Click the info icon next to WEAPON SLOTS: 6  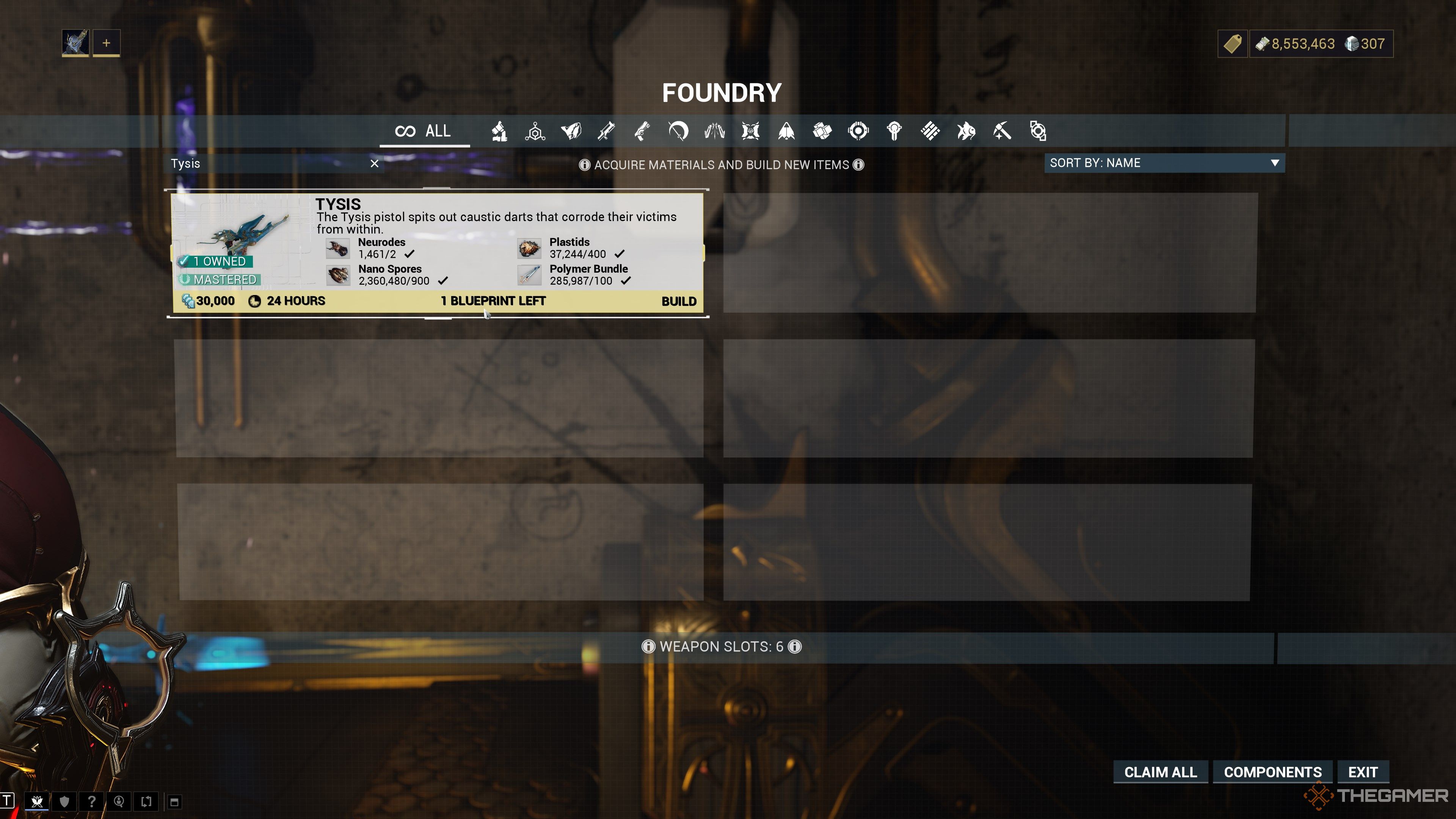(795, 646)
